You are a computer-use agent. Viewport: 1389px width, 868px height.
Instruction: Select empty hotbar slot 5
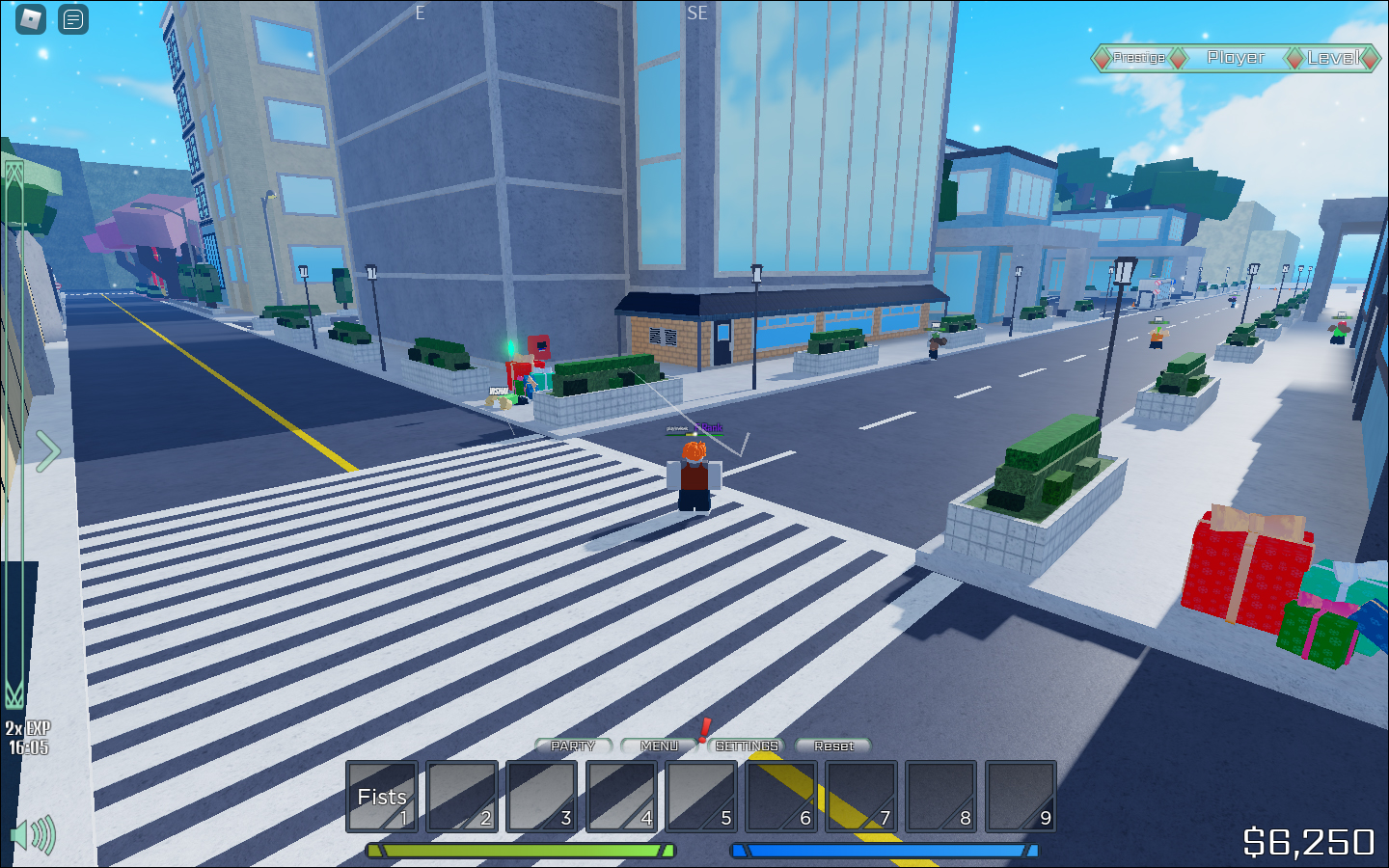point(700,798)
